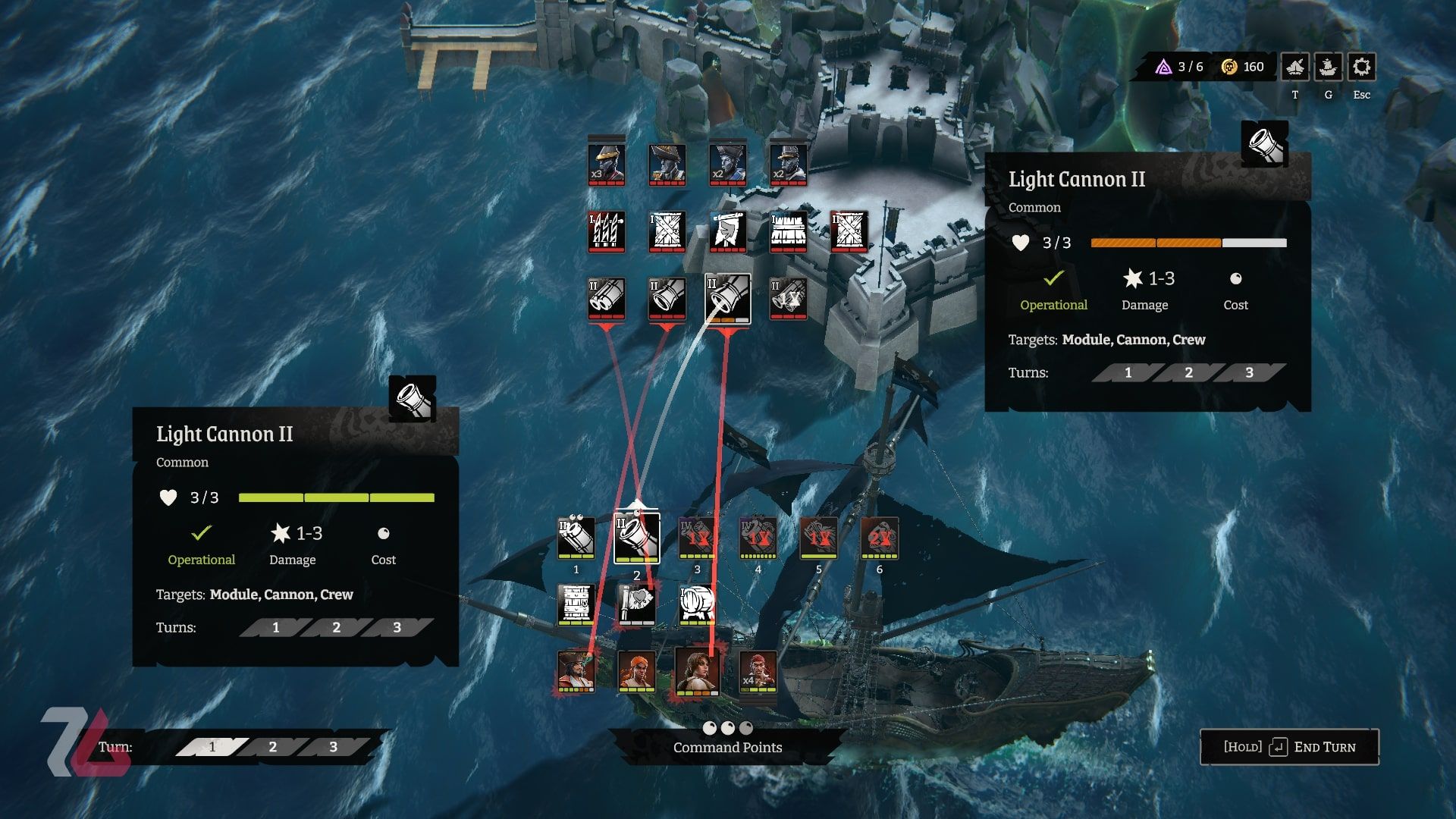Target the enemy banner flag module
This screenshot has width=1456, height=819.
pyautogui.click(x=727, y=231)
